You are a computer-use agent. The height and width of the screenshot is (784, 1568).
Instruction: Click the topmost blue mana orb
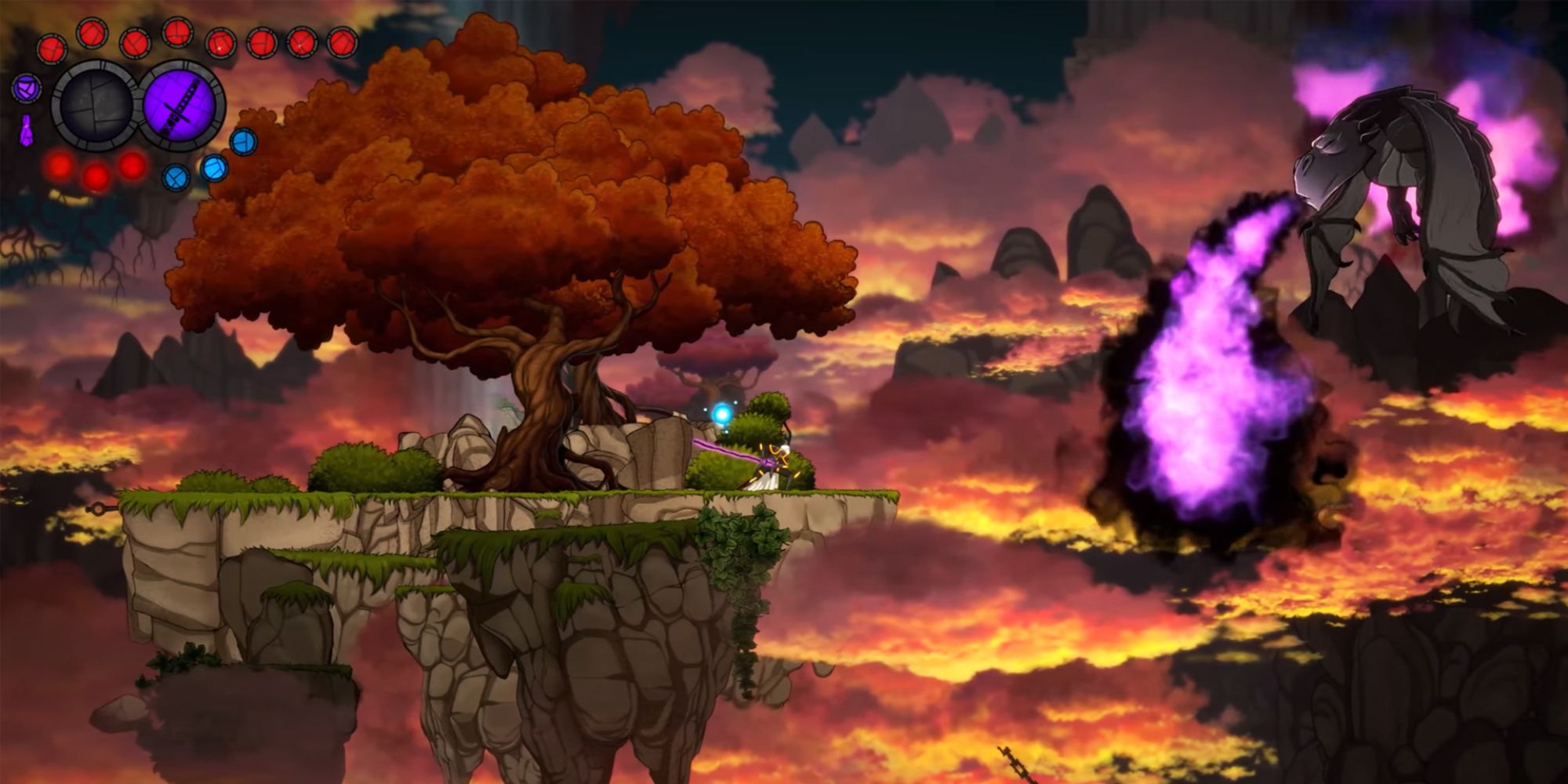[243, 143]
